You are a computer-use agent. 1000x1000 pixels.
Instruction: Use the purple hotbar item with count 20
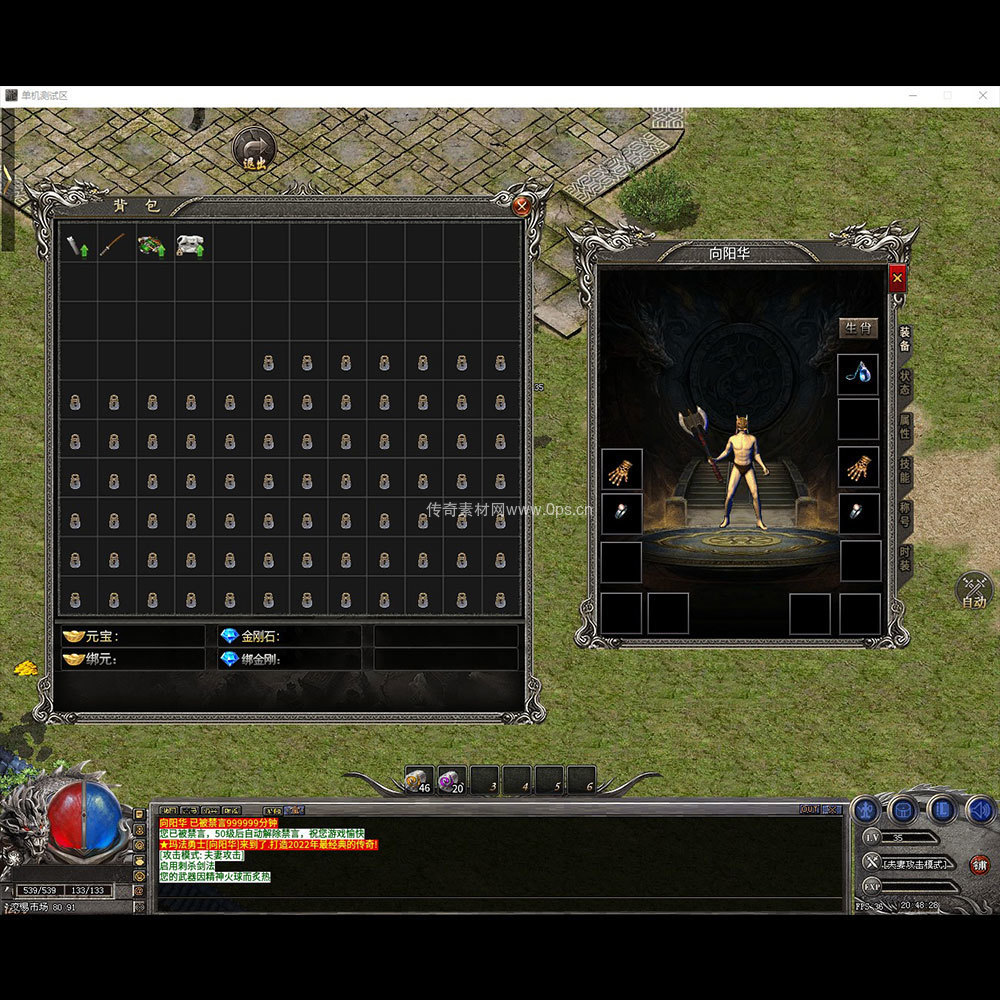451,780
